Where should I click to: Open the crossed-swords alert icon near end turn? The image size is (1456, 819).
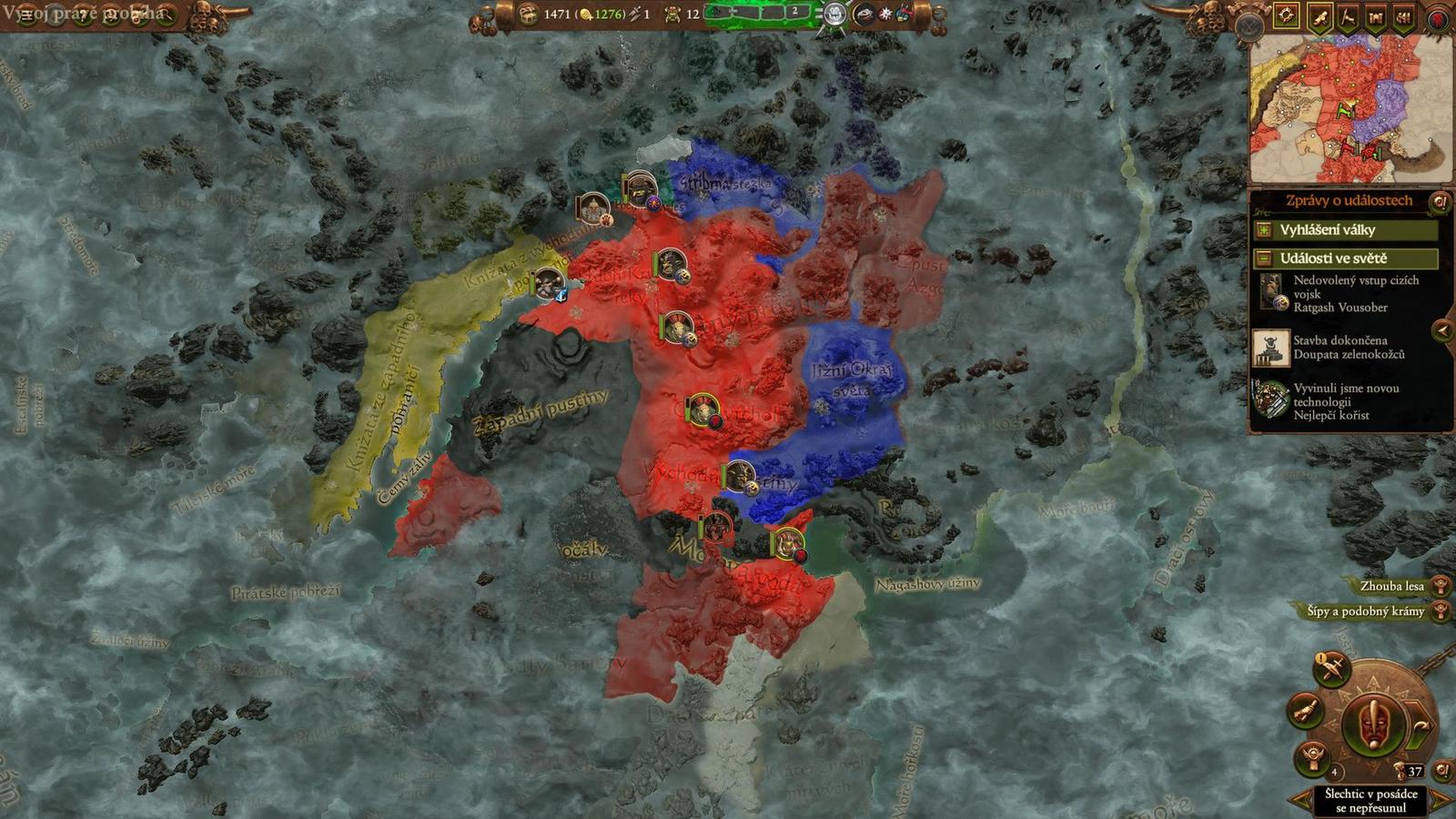(1330, 670)
